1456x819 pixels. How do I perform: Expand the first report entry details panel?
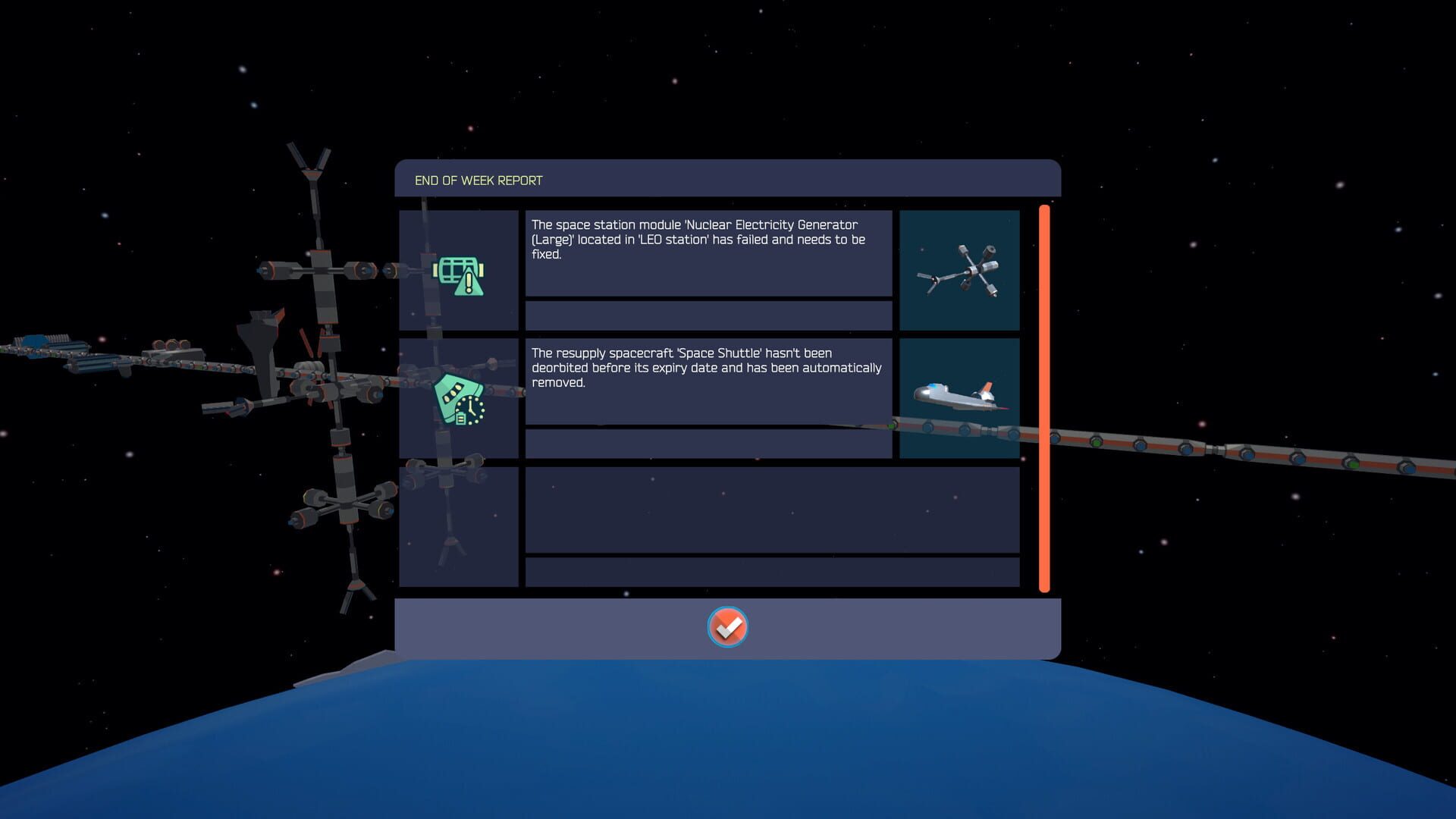pyautogui.click(x=709, y=315)
